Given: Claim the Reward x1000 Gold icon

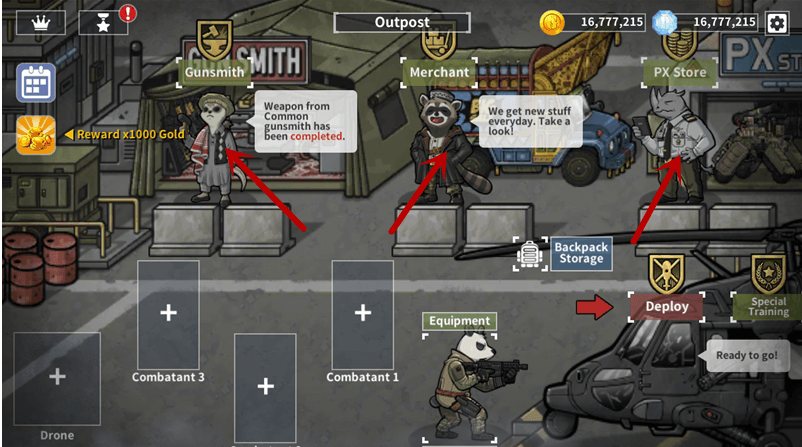Looking at the screenshot, I should [x=36, y=135].
